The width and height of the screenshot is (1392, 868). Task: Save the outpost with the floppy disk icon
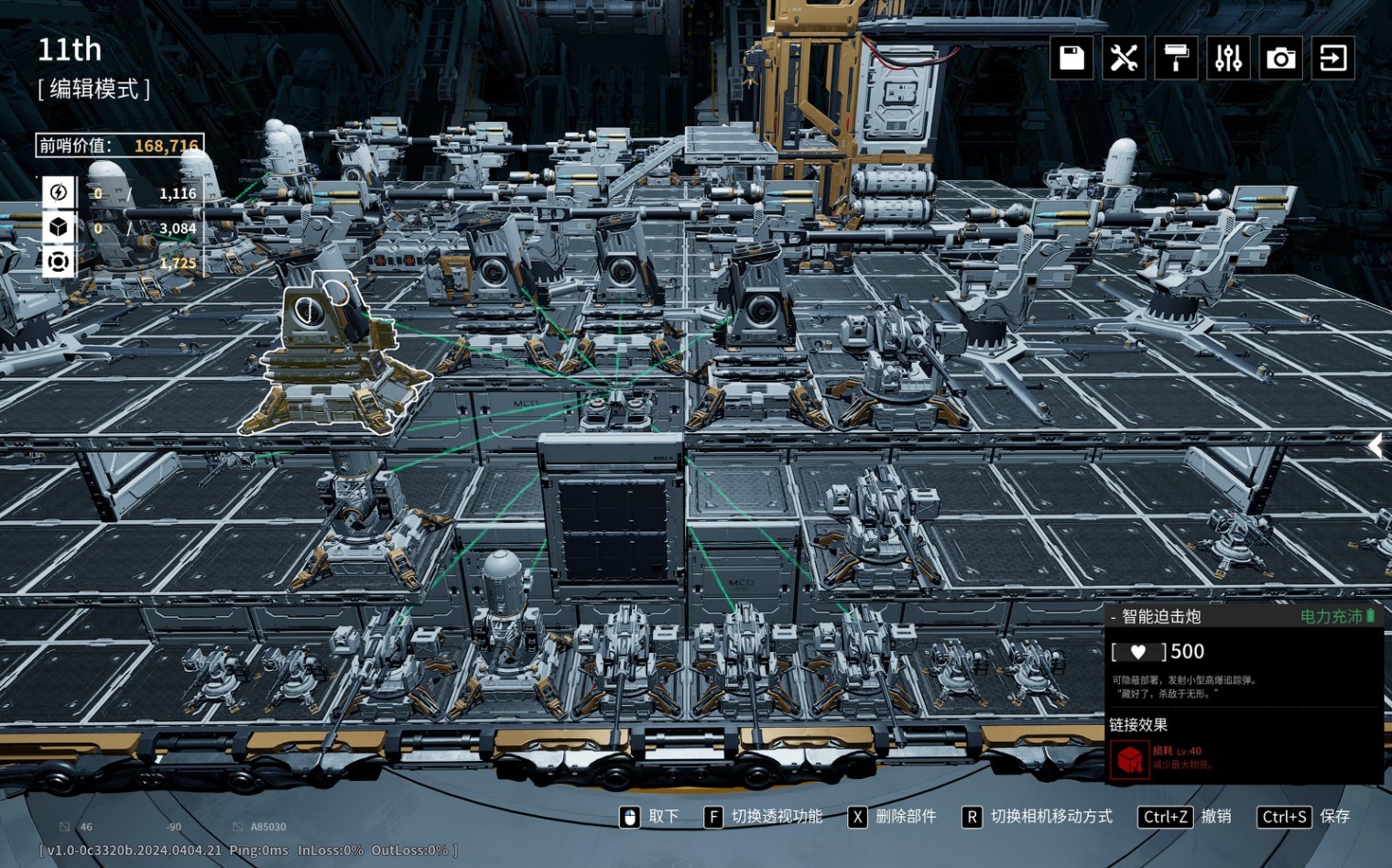coord(1071,58)
